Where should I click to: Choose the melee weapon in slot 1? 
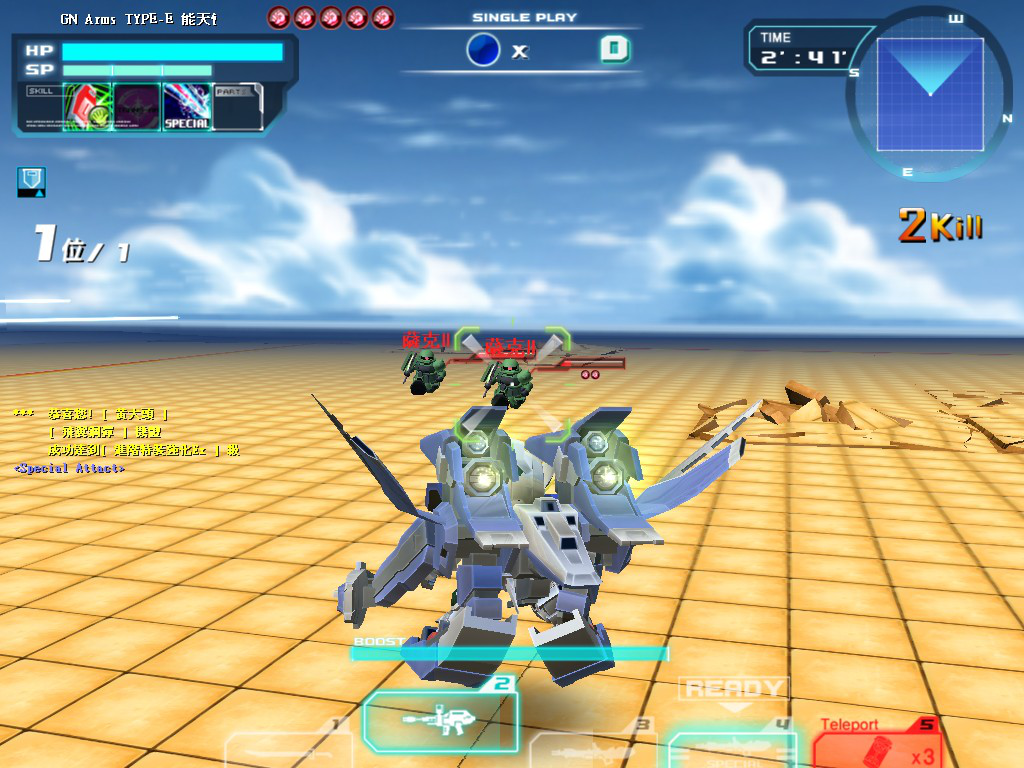coord(288,750)
